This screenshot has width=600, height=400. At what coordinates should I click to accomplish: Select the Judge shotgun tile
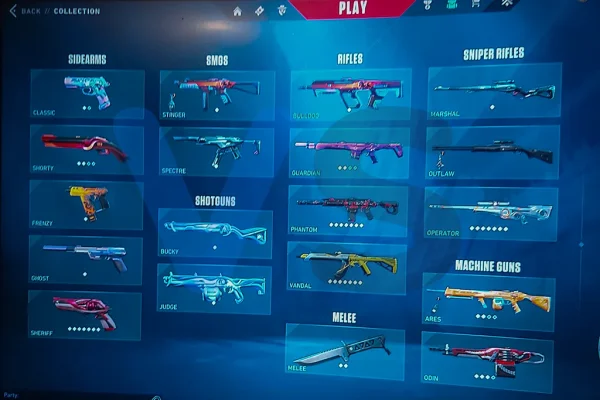(215, 289)
